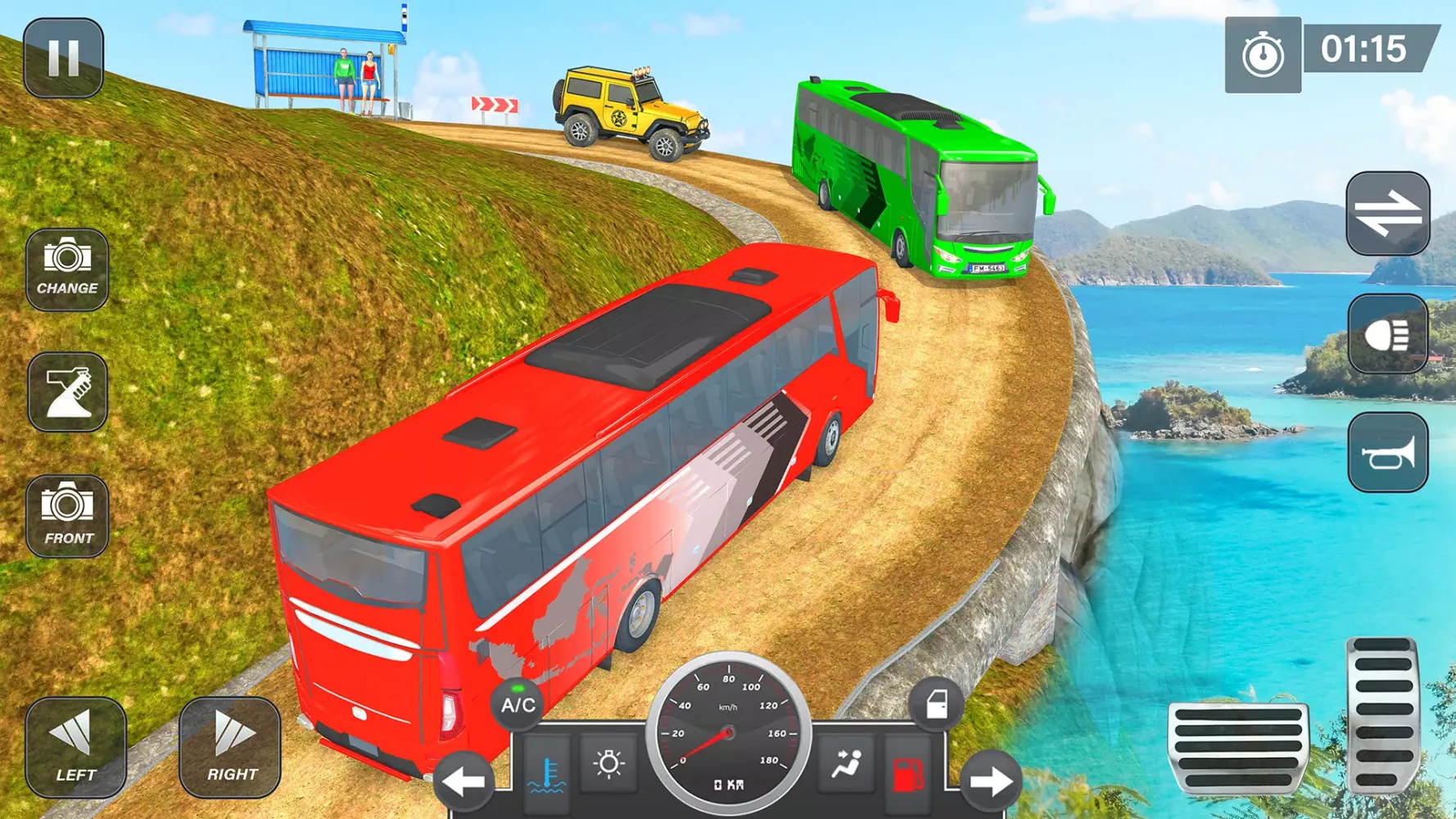Toggle the A/C button

(518, 704)
